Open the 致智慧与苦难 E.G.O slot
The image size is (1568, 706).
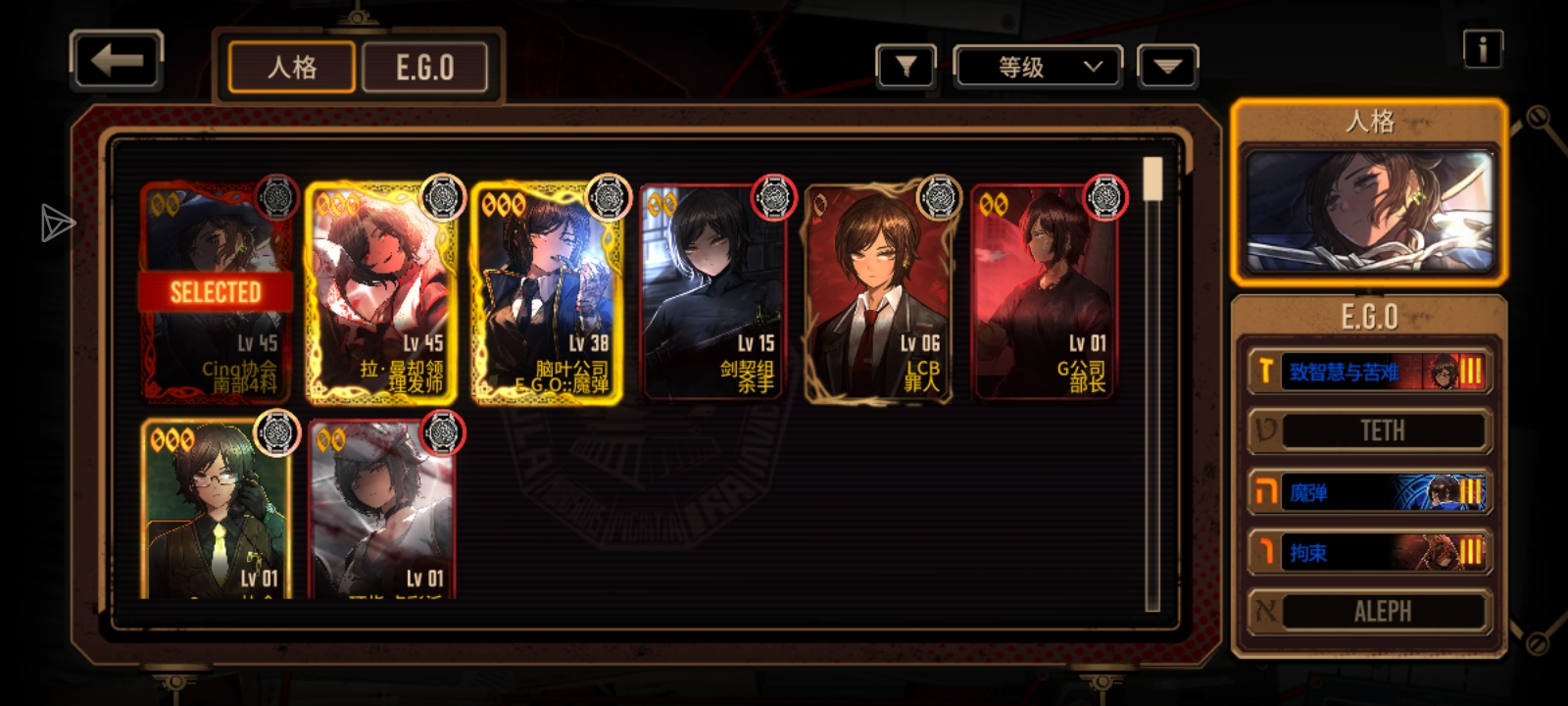(x=1369, y=372)
